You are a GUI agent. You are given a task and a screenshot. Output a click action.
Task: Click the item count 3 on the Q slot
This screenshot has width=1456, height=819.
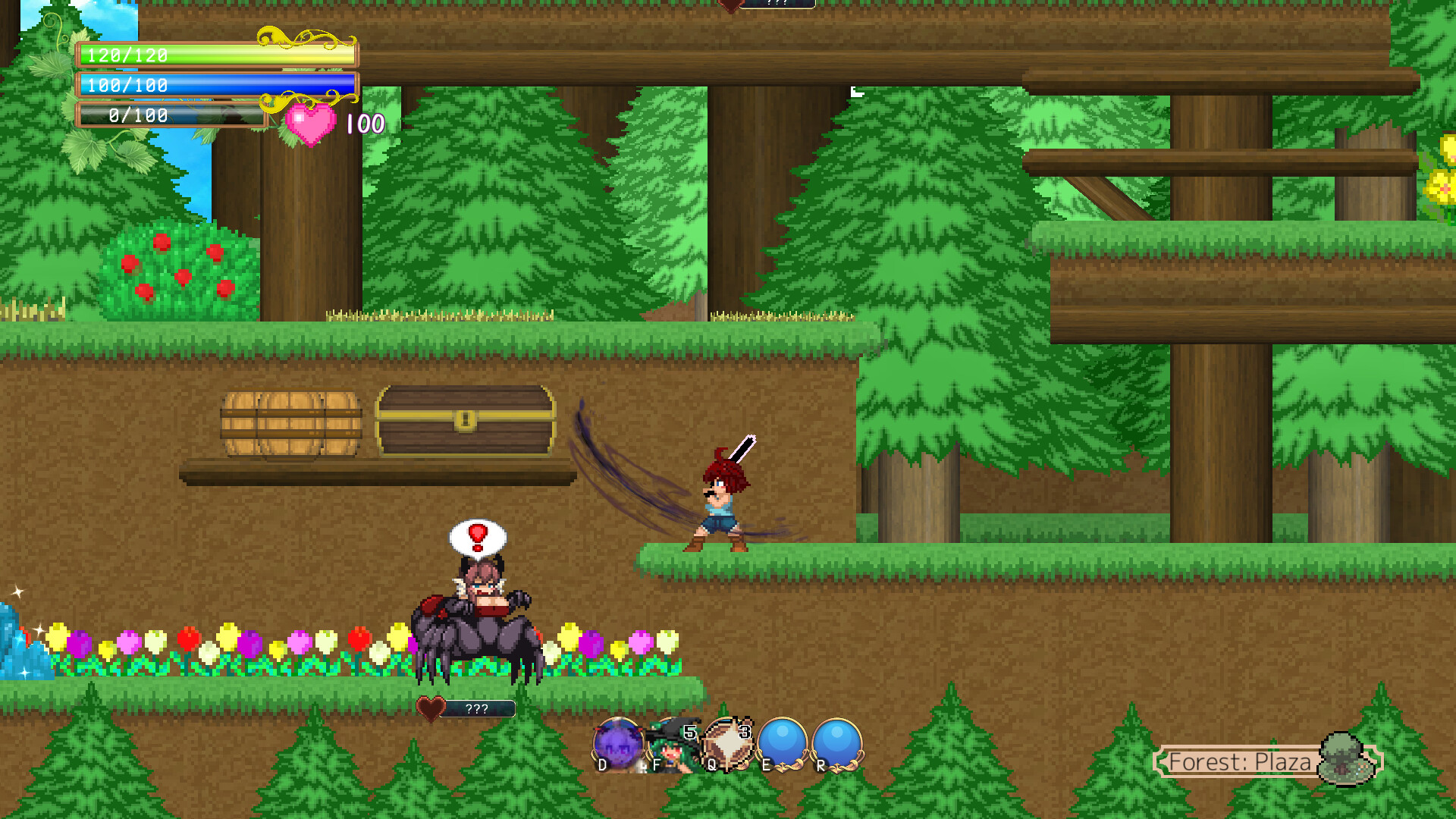744,733
